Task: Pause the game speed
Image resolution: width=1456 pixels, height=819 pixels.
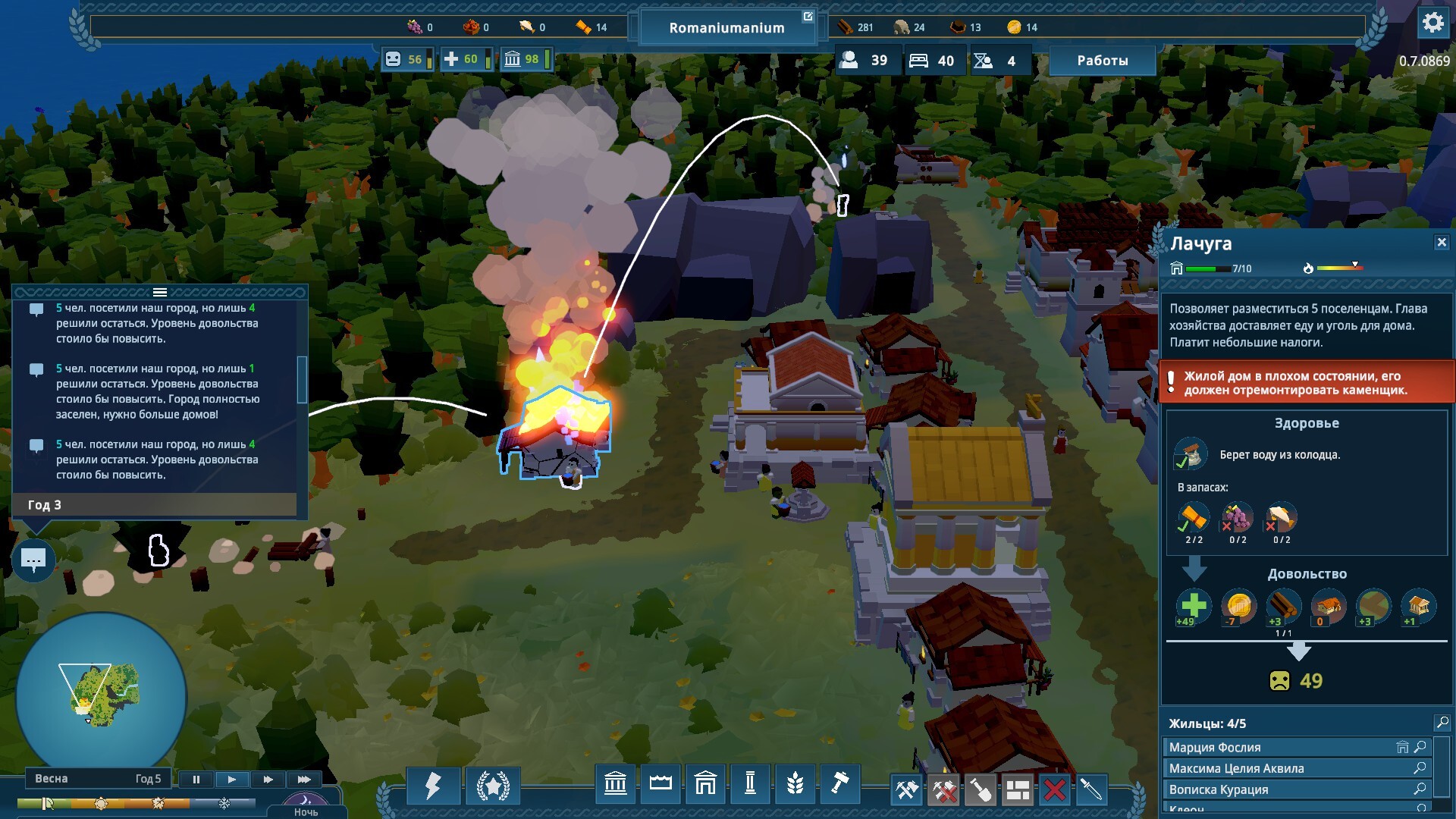Action: 196,780
